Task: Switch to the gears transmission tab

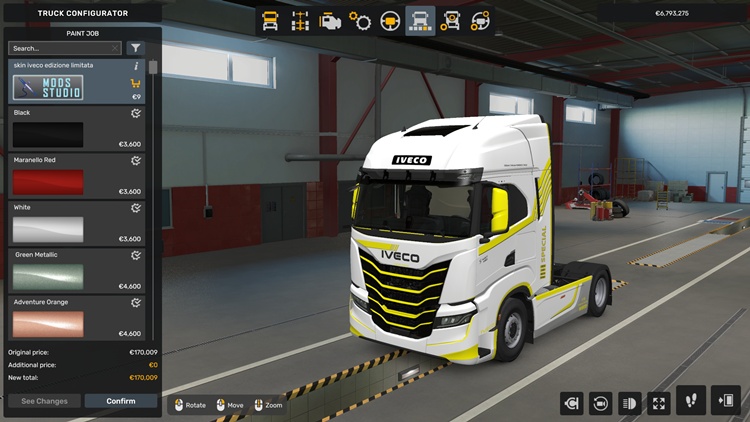Action: point(360,21)
